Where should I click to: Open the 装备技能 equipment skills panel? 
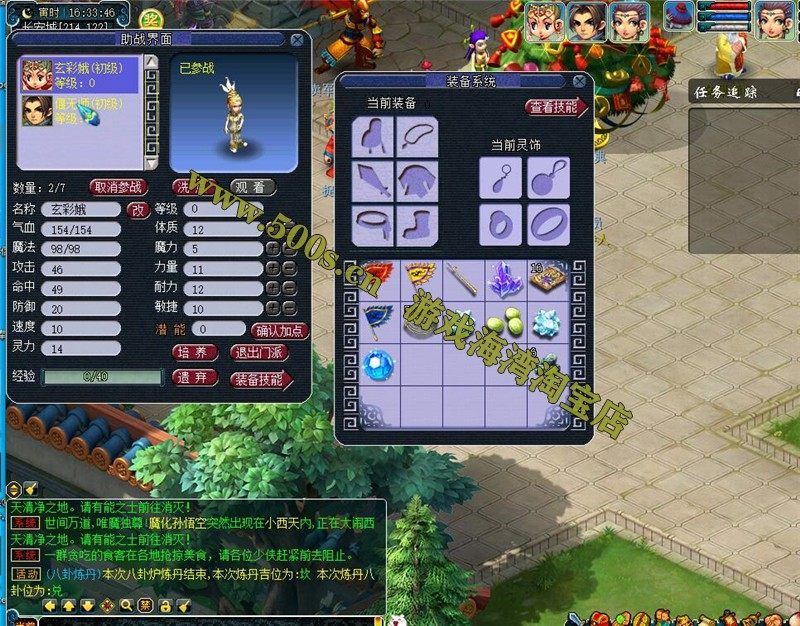(260, 380)
